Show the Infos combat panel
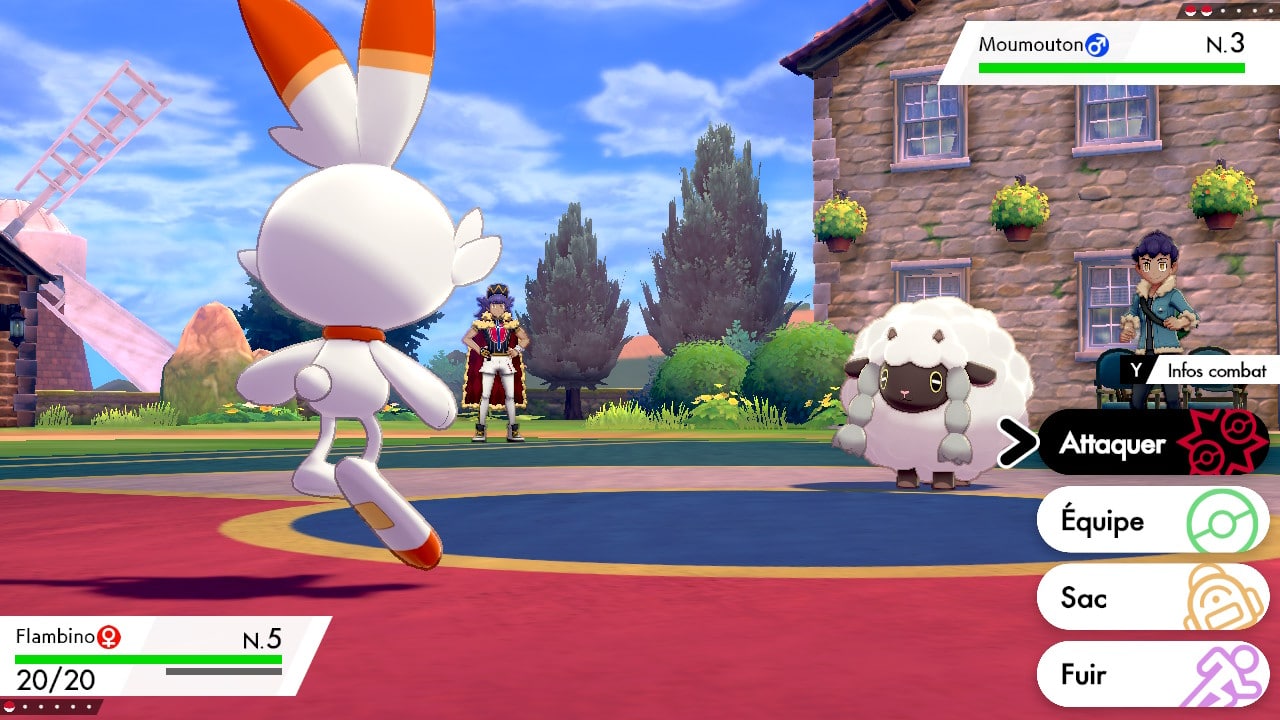This screenshot has width=1280, height=720. 1200,370
